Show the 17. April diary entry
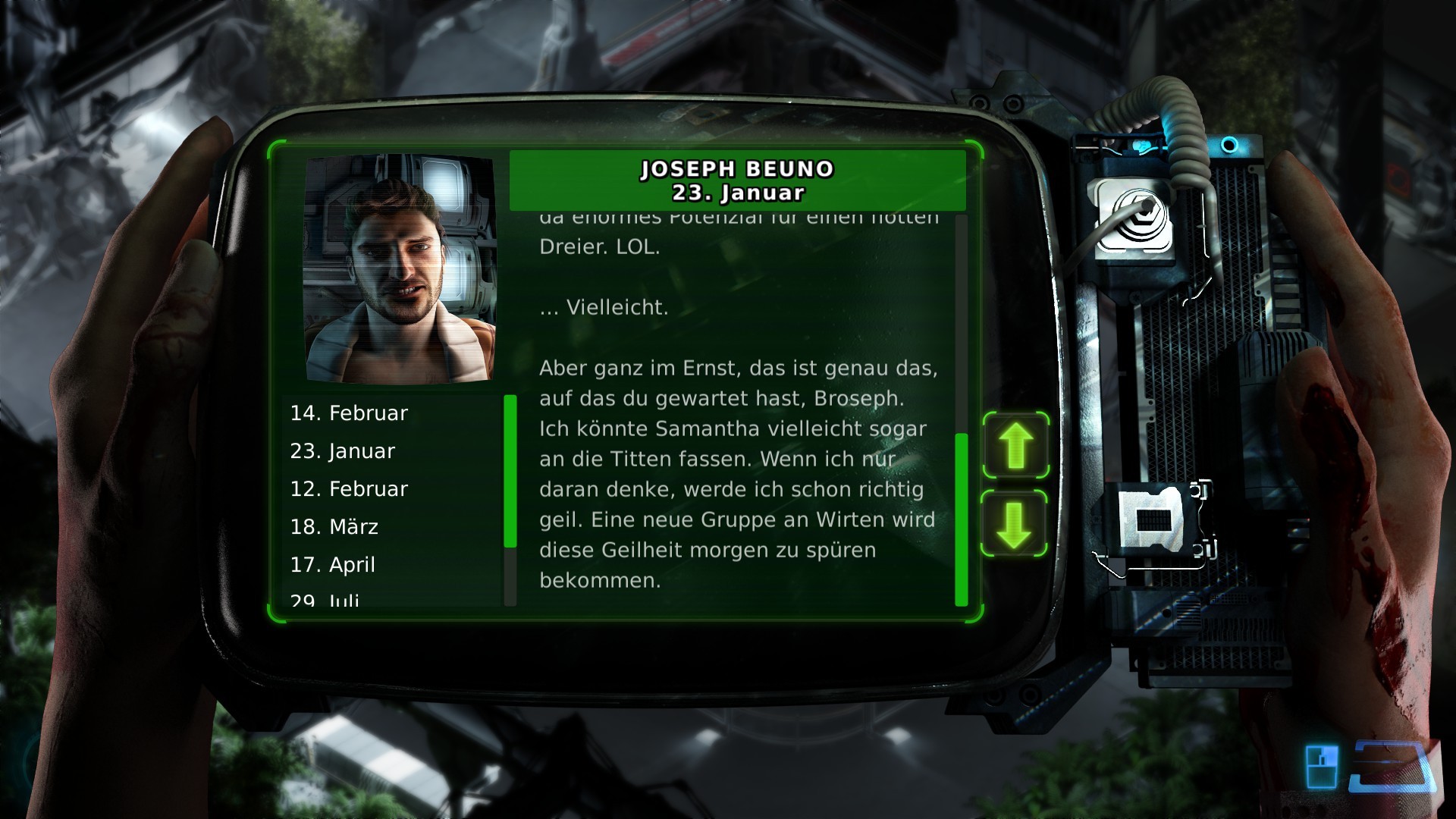 click(x=333, y=565)
